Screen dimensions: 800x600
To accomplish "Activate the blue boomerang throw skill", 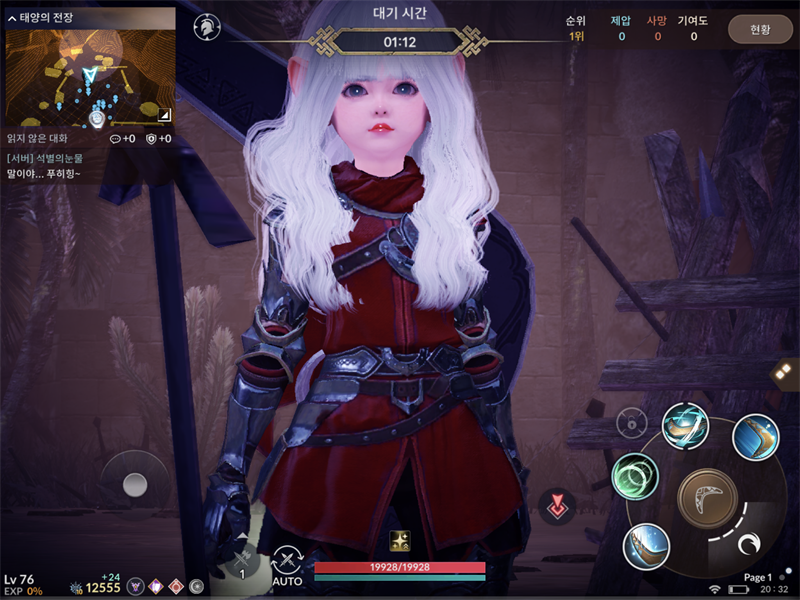I will [x=755, y=437].
